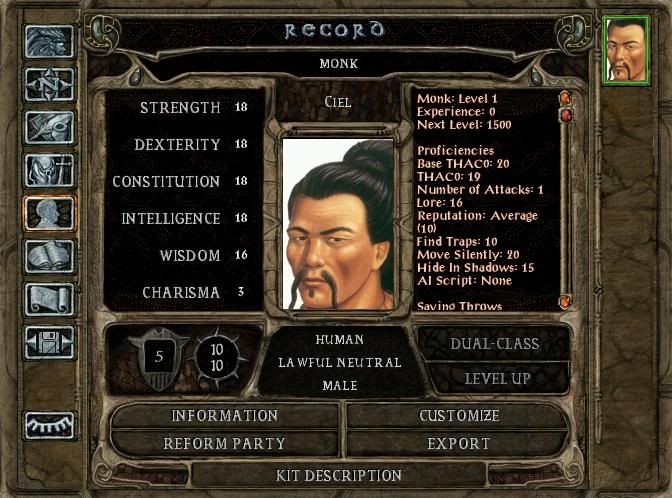Open the journal quill icon
Image resolution: width=672 pixels, height=498 pixels.
pyautogui.click(x=48, y=127)
